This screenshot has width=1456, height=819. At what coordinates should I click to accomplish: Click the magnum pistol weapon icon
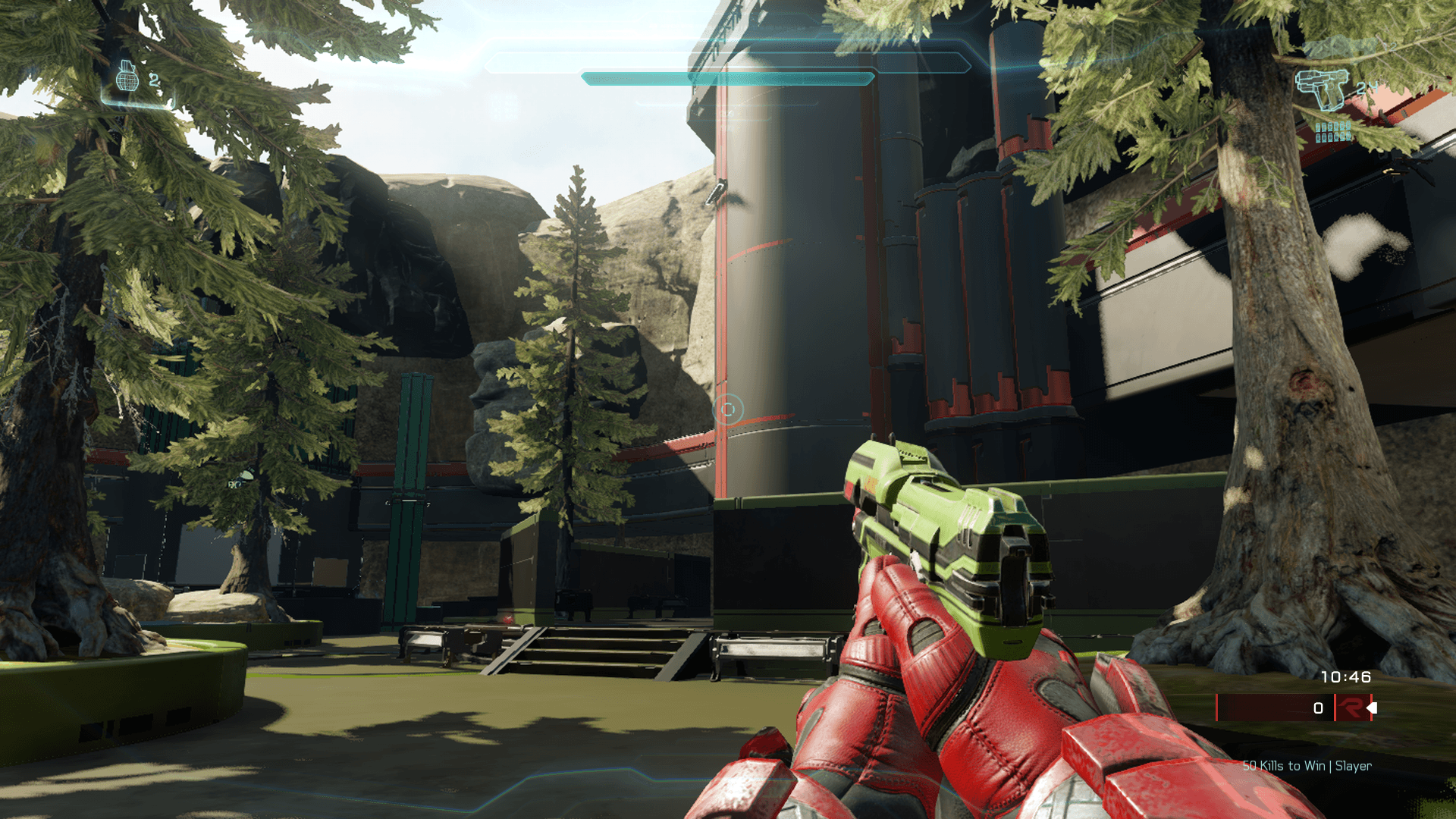(1323, 89)
